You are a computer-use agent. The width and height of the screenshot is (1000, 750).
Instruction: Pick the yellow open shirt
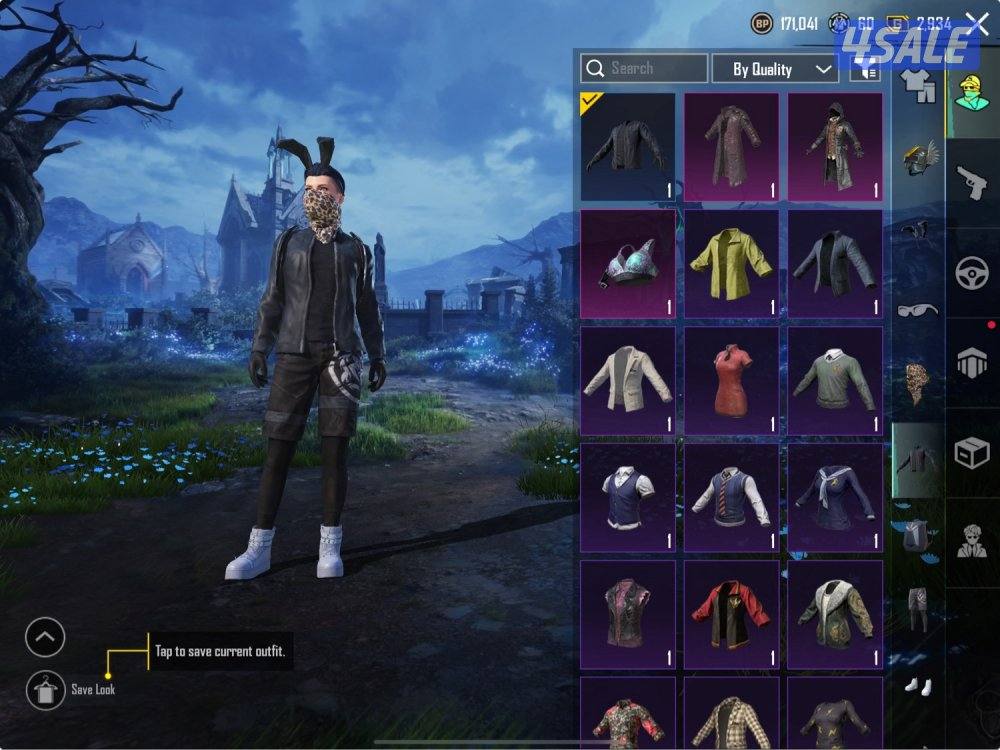pyautogui.click(x=731, y=263)
